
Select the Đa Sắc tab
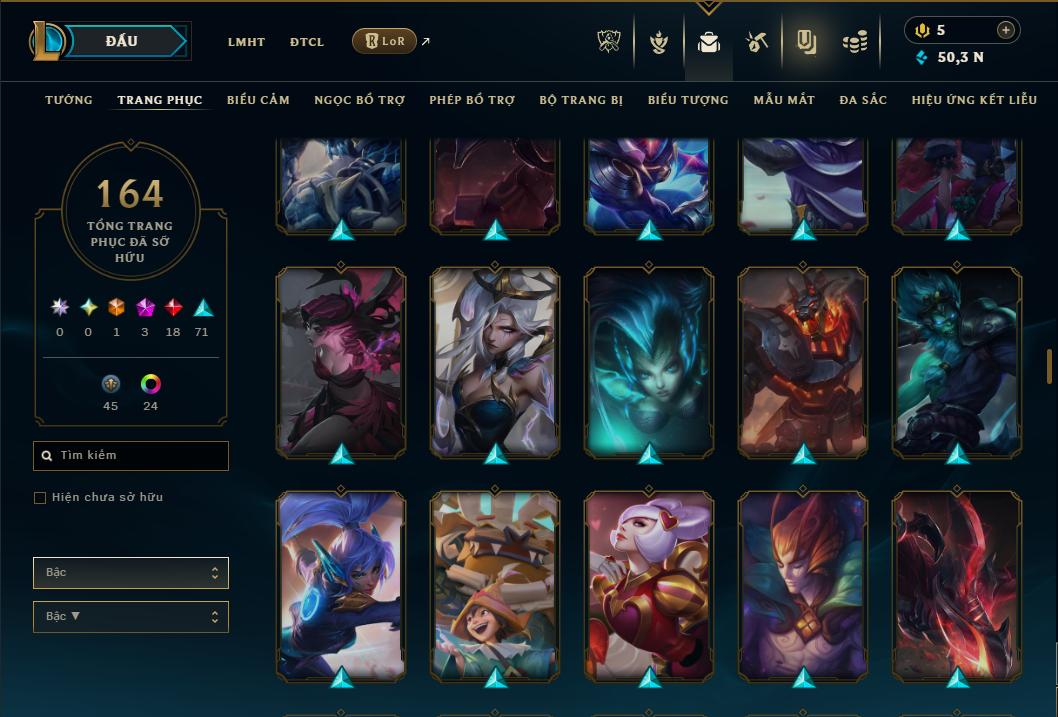pyautogui.click(x=863, y=100)
